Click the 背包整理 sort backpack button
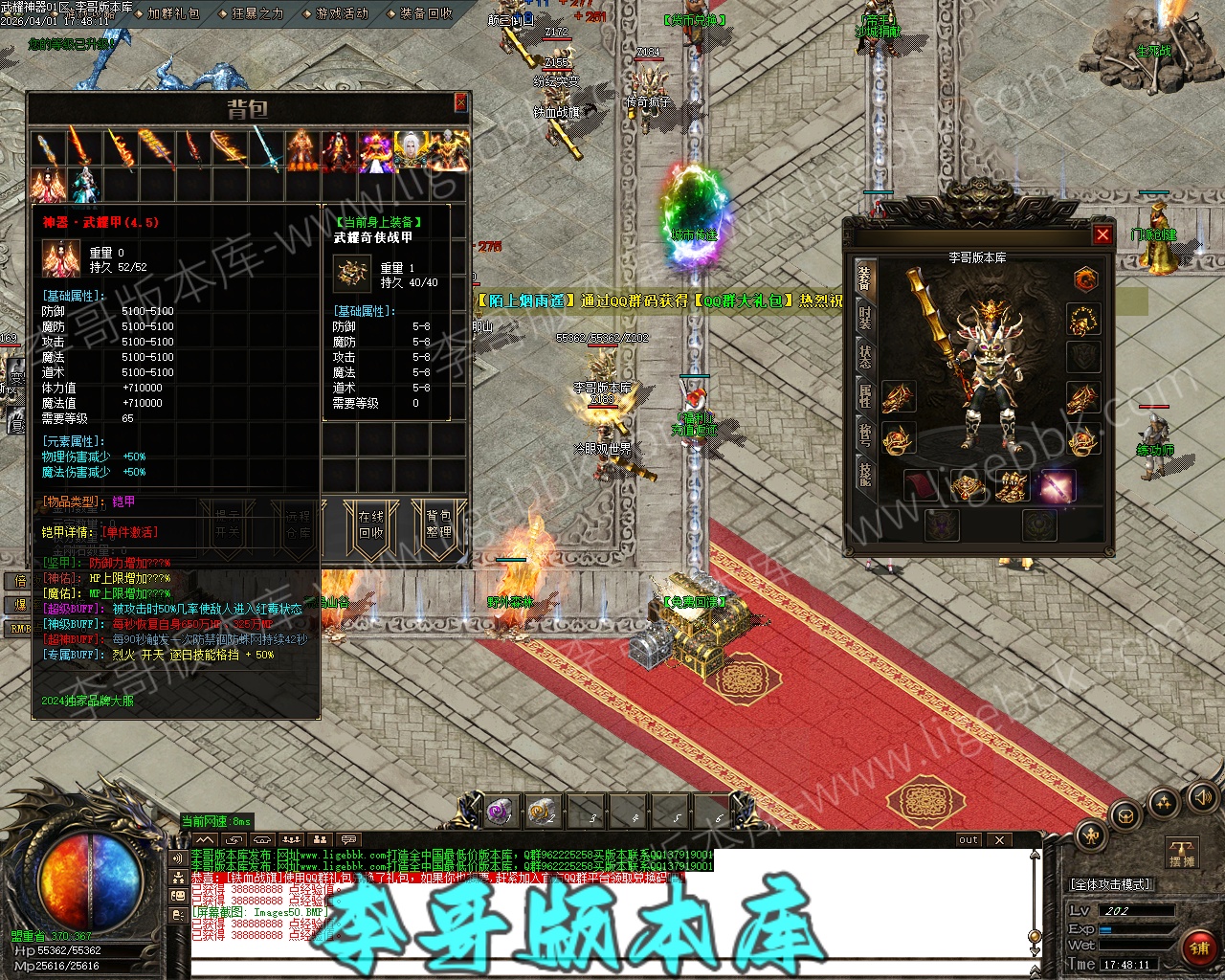The image size is (1225, 980). coord(438,524)
